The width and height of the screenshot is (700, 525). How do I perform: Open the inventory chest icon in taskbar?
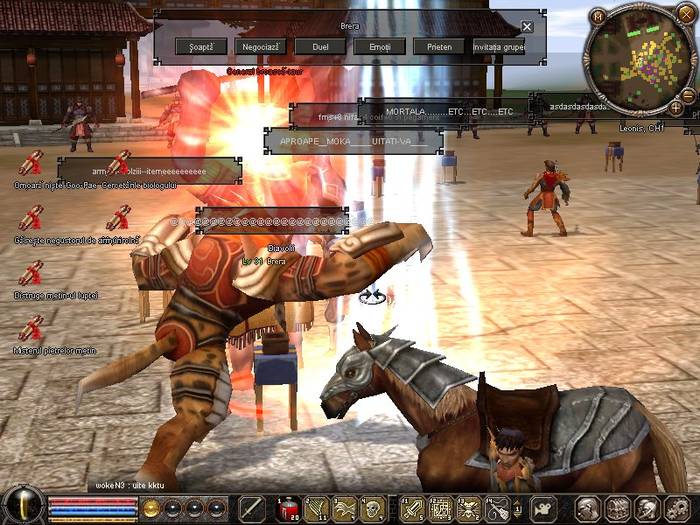tap(618, 508)
